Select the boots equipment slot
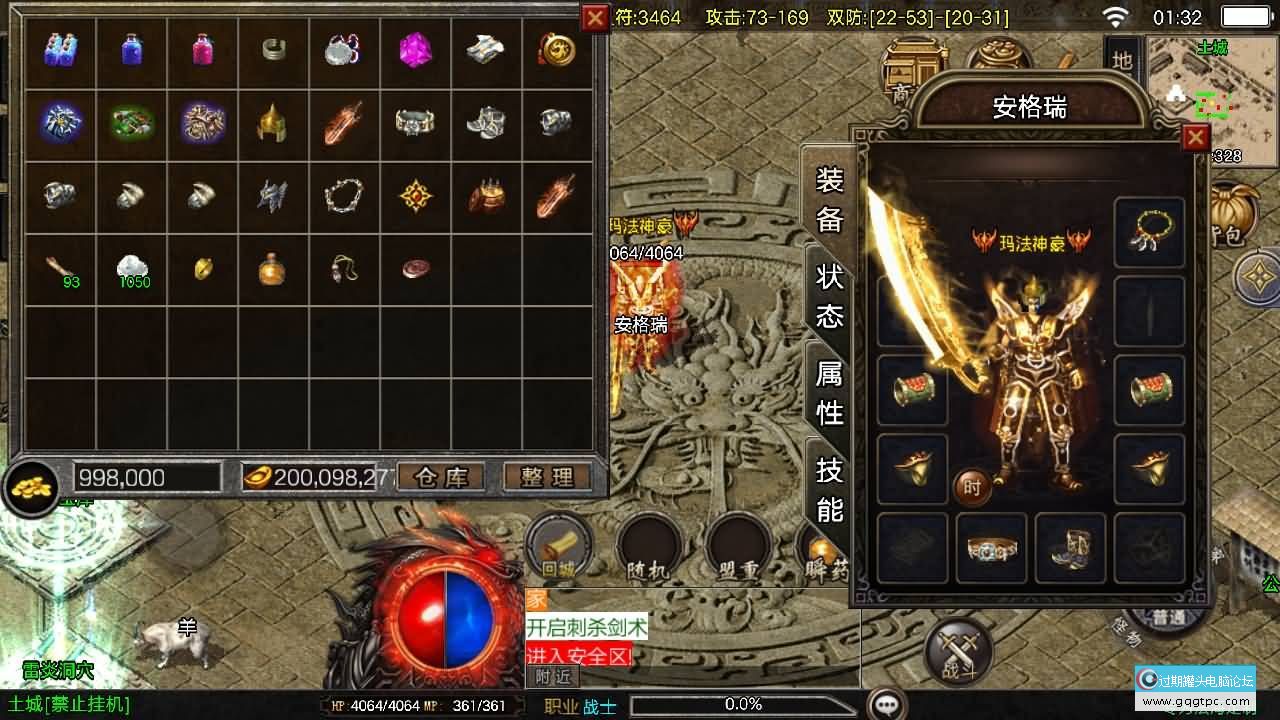 click(x=1070, y=548)
